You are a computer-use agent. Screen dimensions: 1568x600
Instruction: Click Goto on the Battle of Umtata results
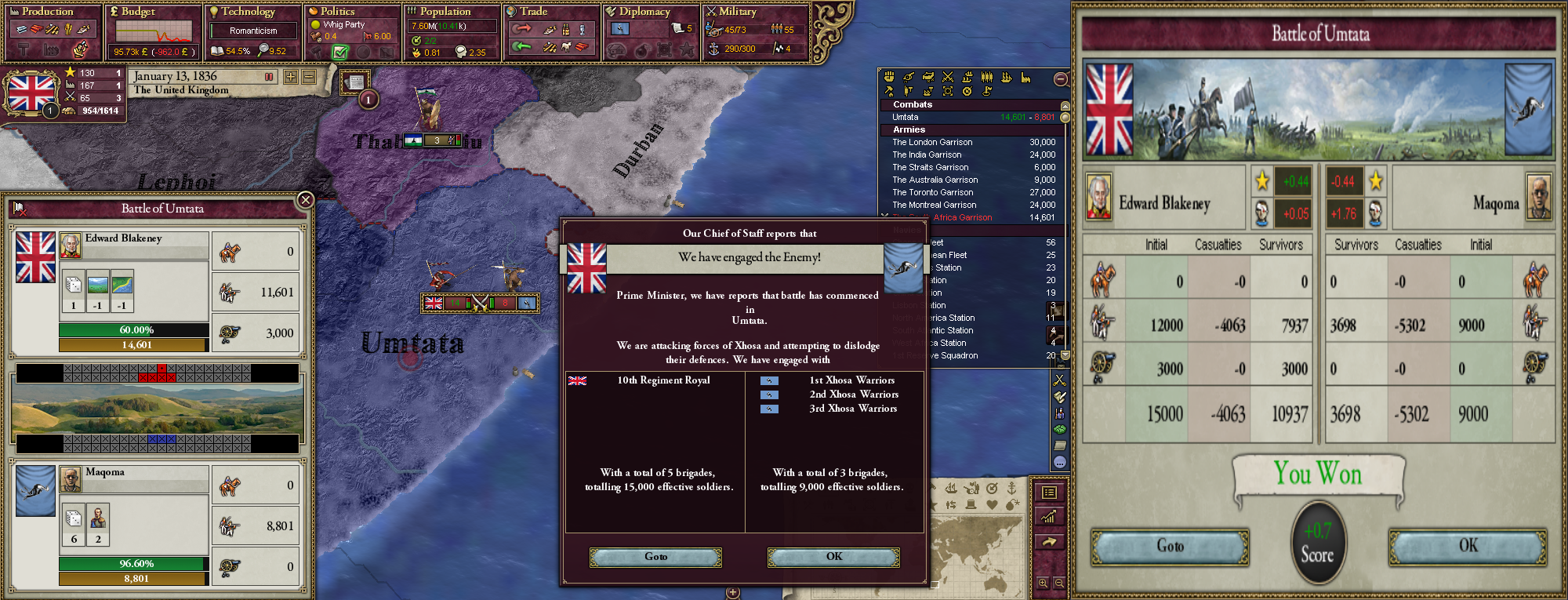coord(1169,547)
